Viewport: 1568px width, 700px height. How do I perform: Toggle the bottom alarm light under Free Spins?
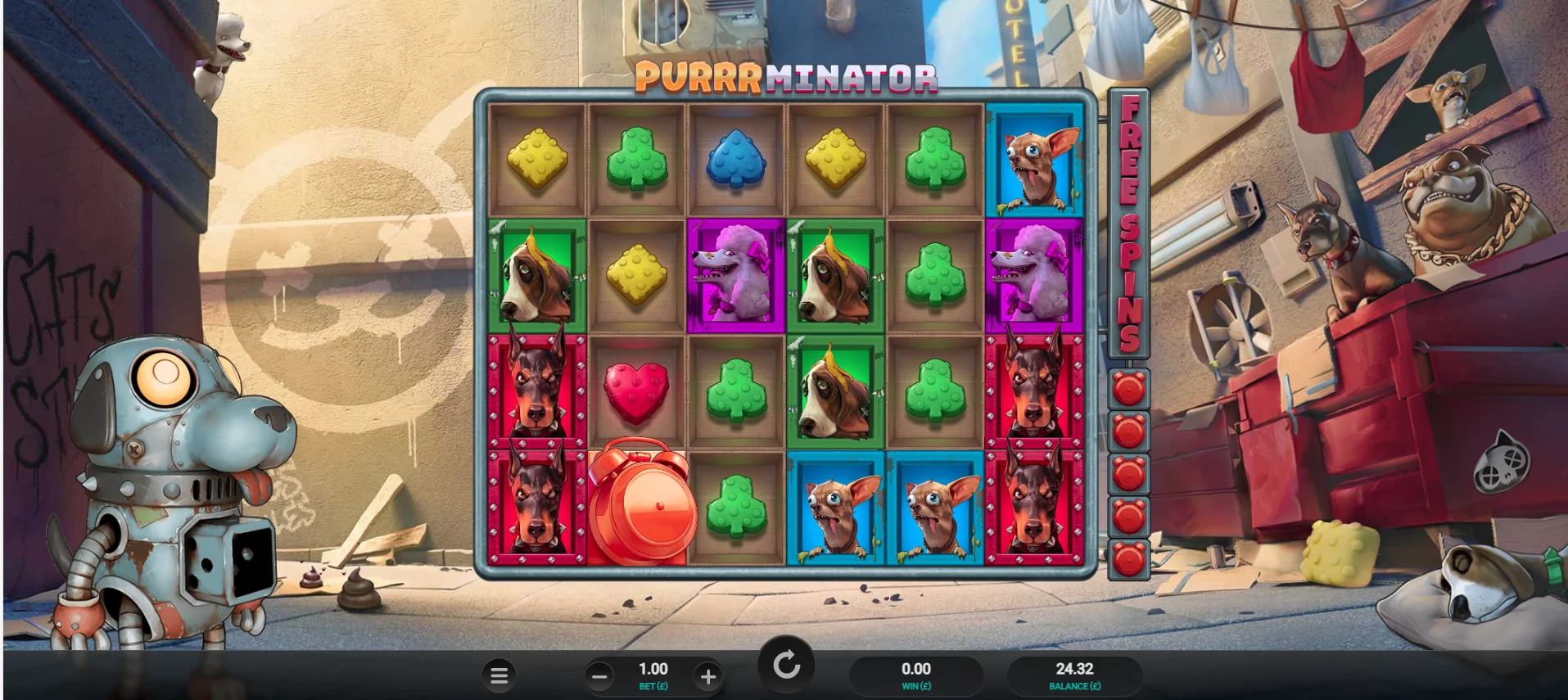click(1127, 557)
